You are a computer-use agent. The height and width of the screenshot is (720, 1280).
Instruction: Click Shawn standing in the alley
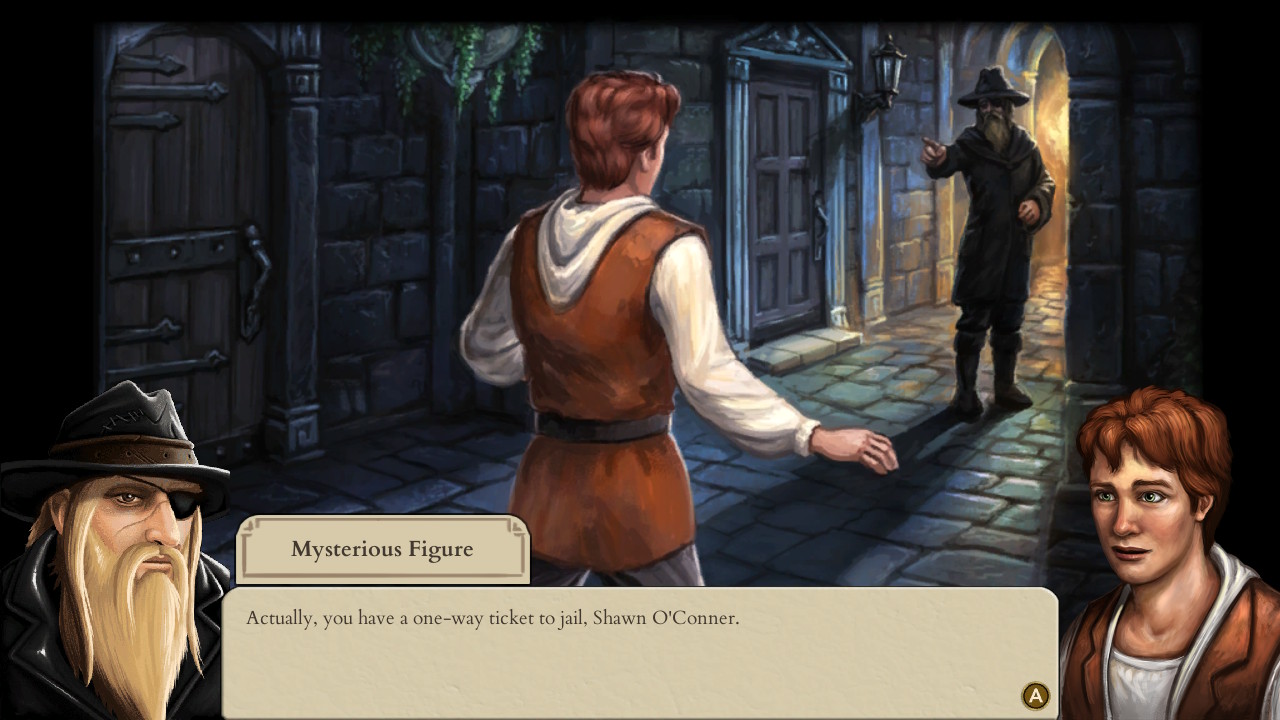tap(600, 300)
